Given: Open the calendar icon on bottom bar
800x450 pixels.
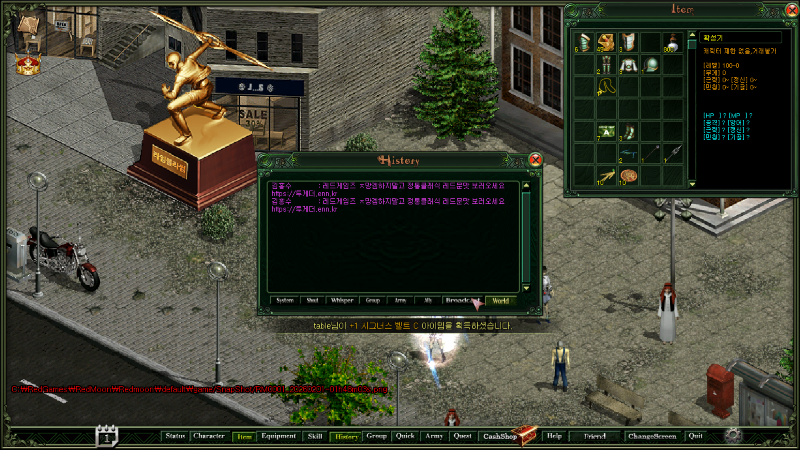Looking at the screenshot, I should (x=107, y=435).
